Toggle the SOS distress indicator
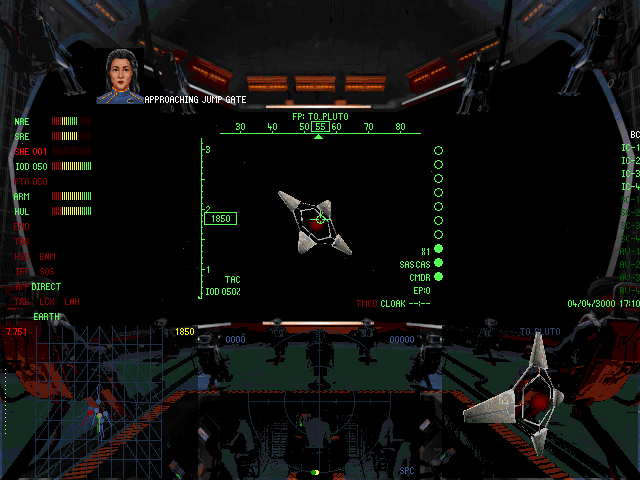The width and height of the screenshot is (640, 480). pyautogui.click(x=47, y=272)
